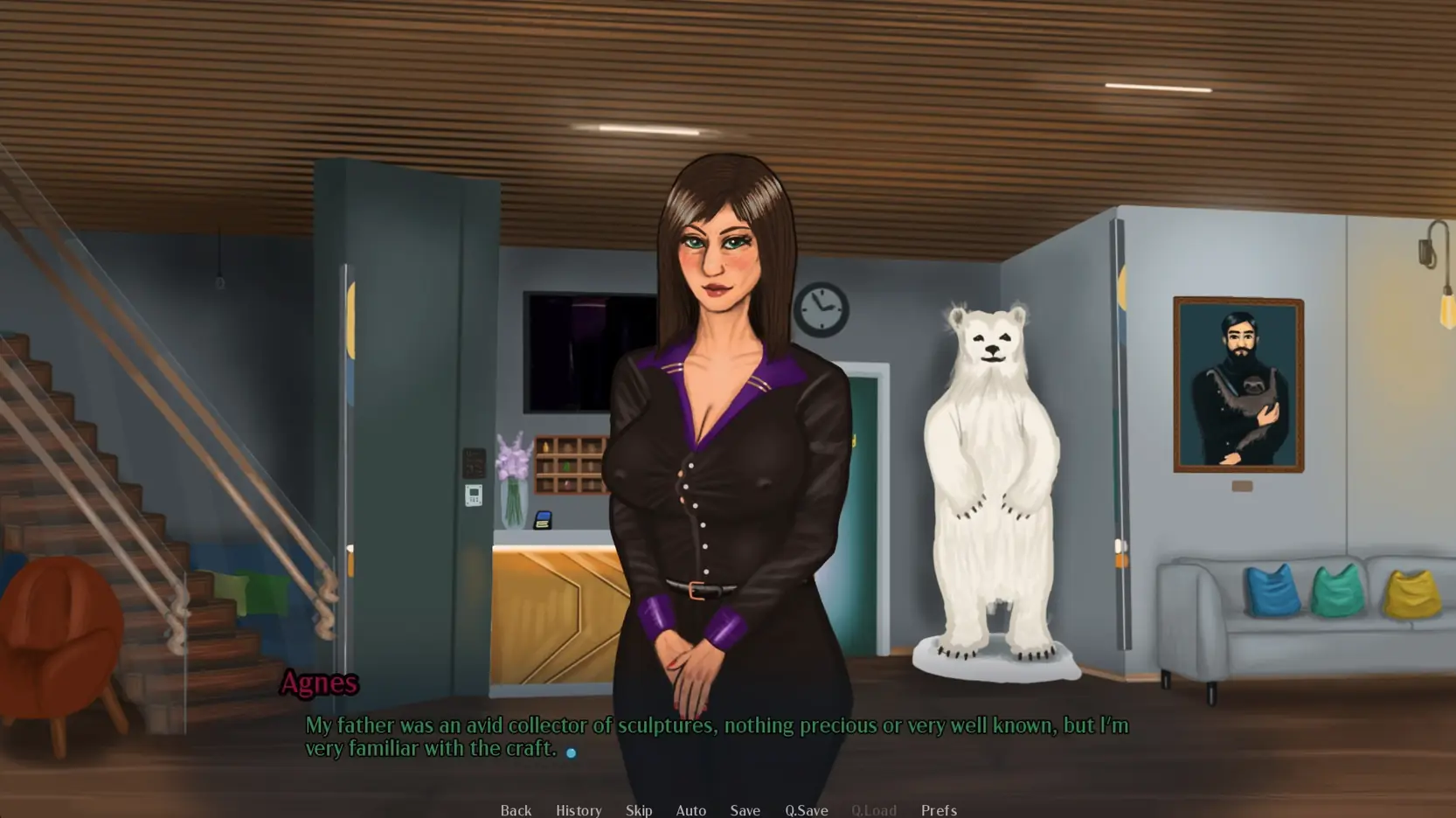Viewport: 1456px width, 818px height.
Task: Go back one line with Back
Action: coord(516,810)
